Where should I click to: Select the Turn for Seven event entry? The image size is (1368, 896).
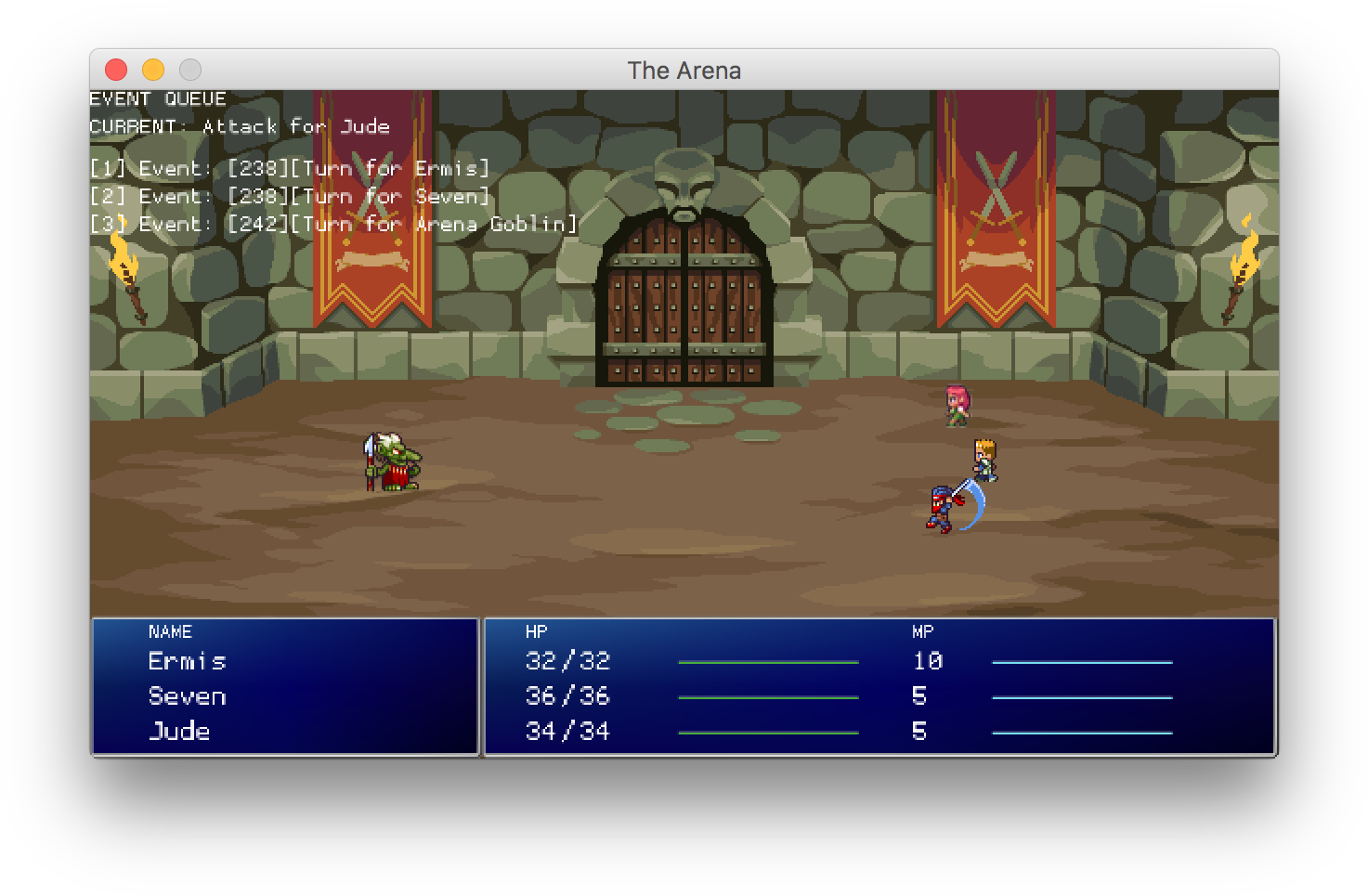coord(291,196)
